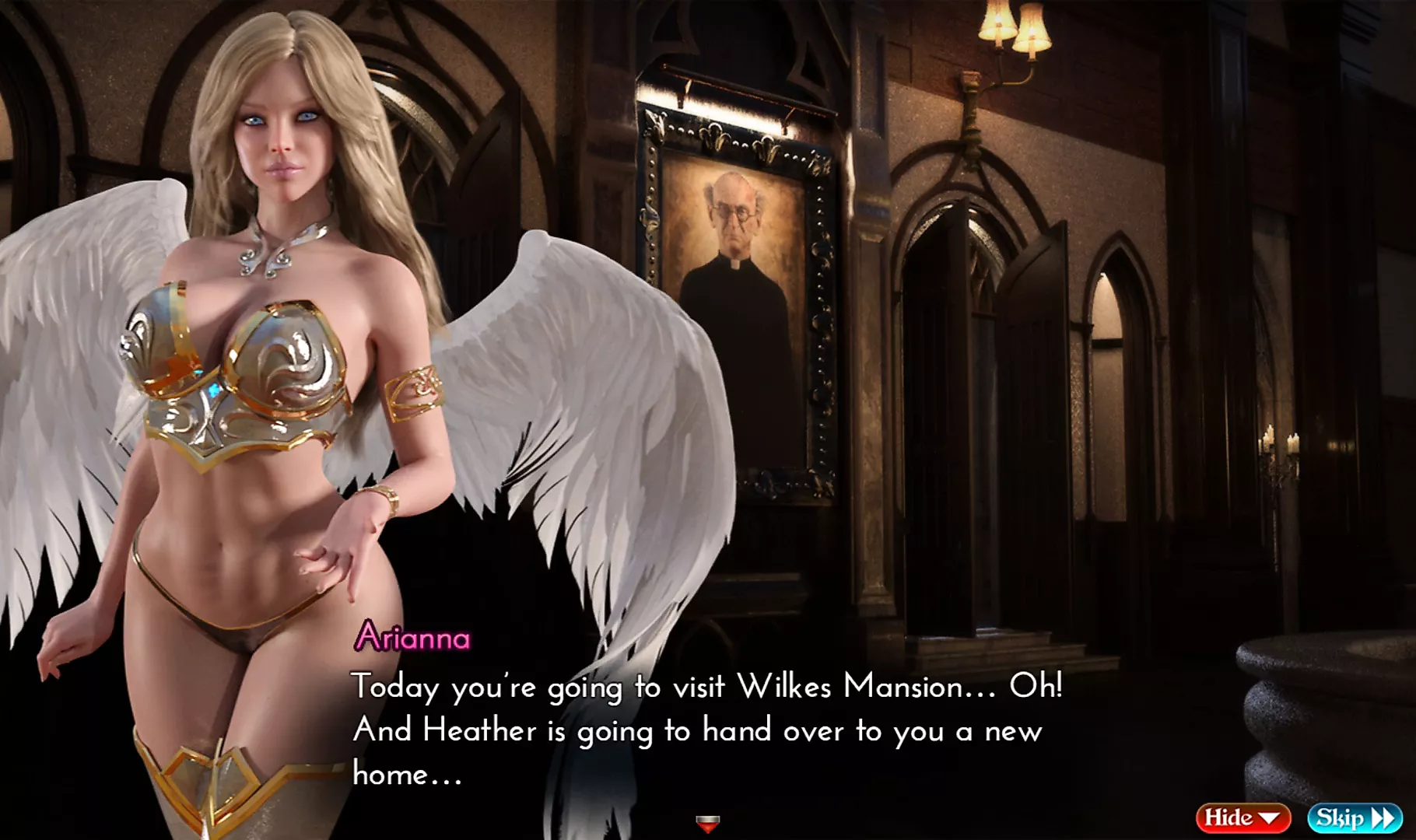Hide the dialogue box
Screen dimensions: 1416x840
1242,817
